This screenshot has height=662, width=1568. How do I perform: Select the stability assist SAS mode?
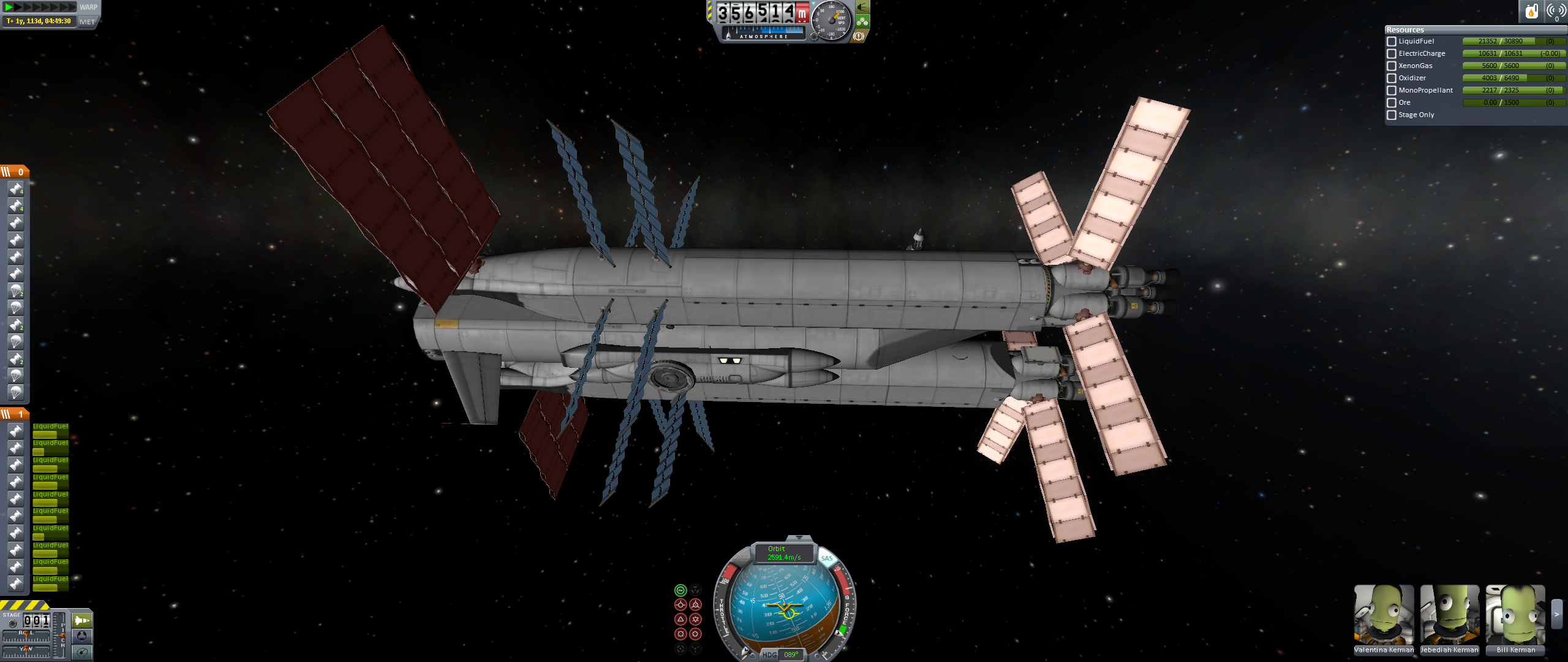click(x=680, y=590)
